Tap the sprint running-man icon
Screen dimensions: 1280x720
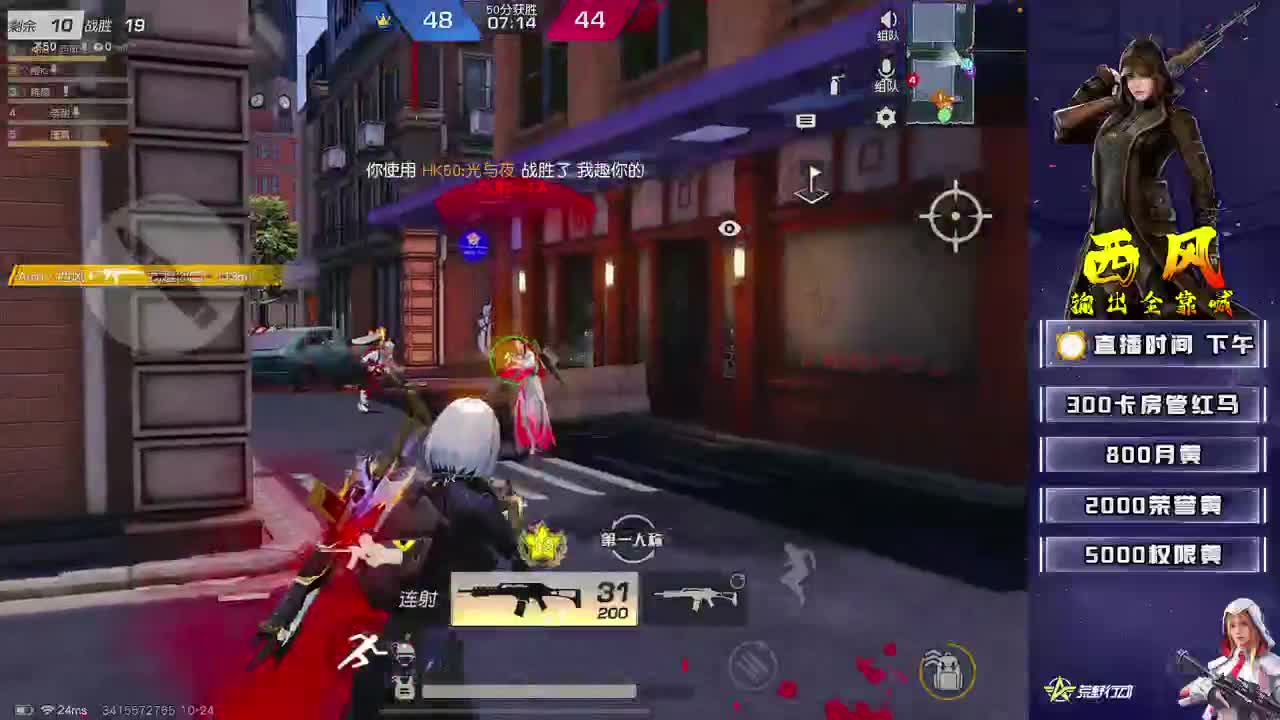point(362,649)
